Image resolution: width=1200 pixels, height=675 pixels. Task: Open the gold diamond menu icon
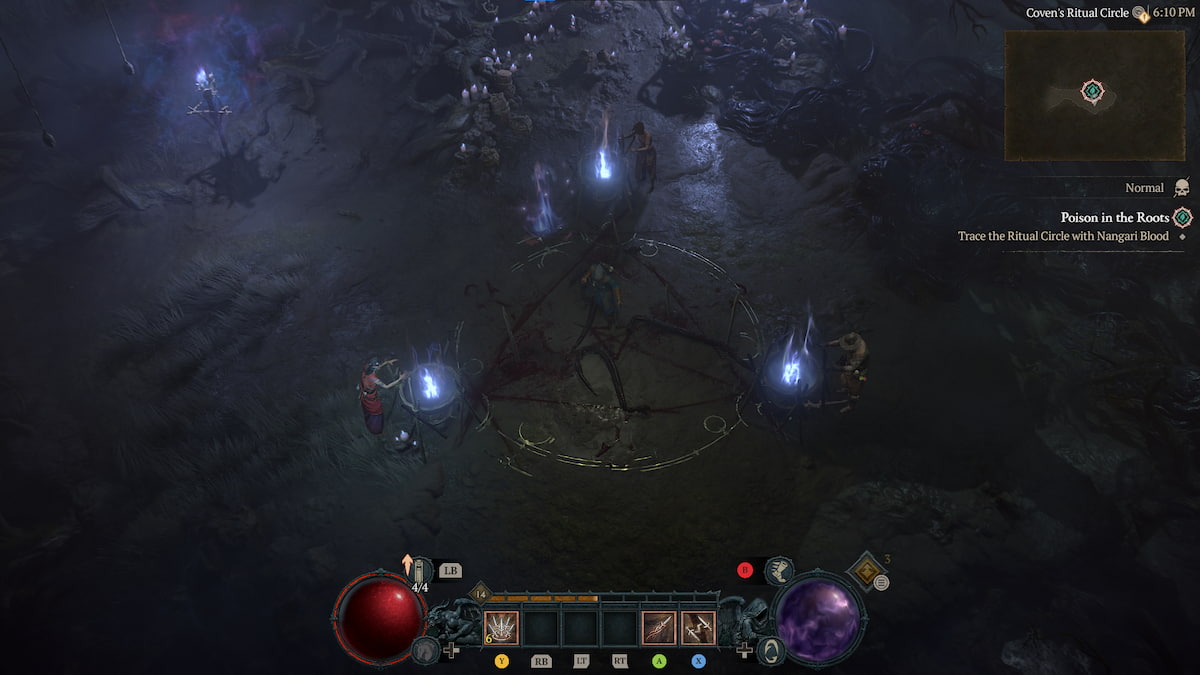(863, 571)
